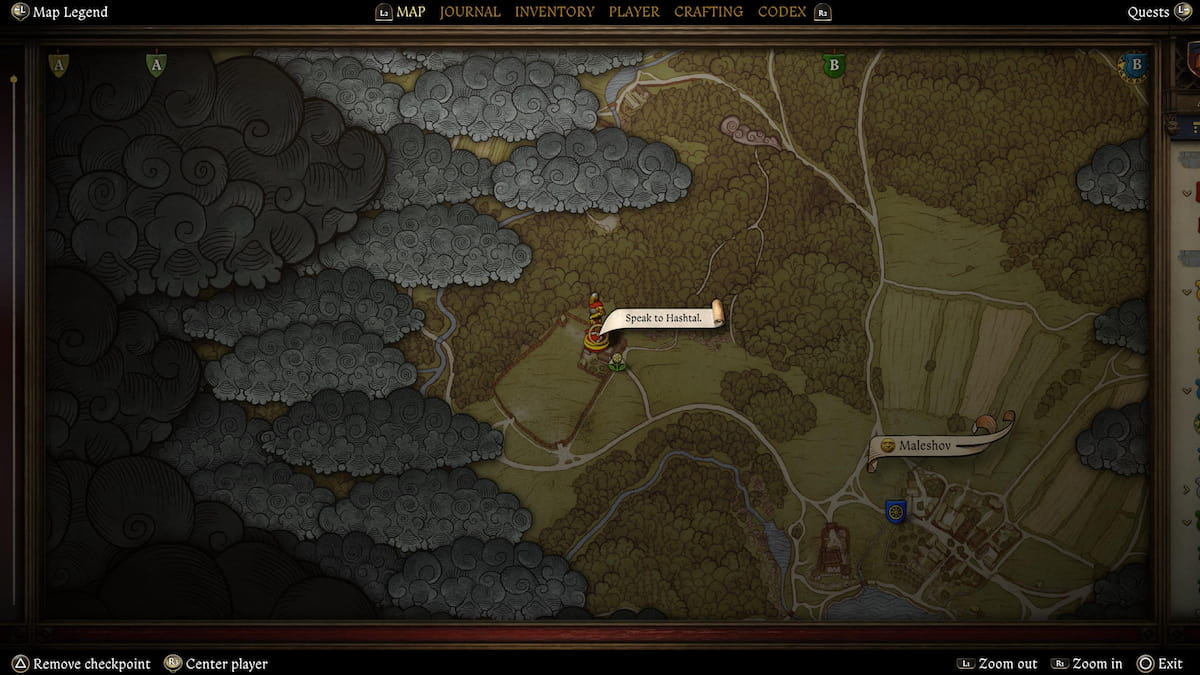This screenshot has height=675, width=1200.
Task: Click the blue B banner marker
Action: [1134, 66]
